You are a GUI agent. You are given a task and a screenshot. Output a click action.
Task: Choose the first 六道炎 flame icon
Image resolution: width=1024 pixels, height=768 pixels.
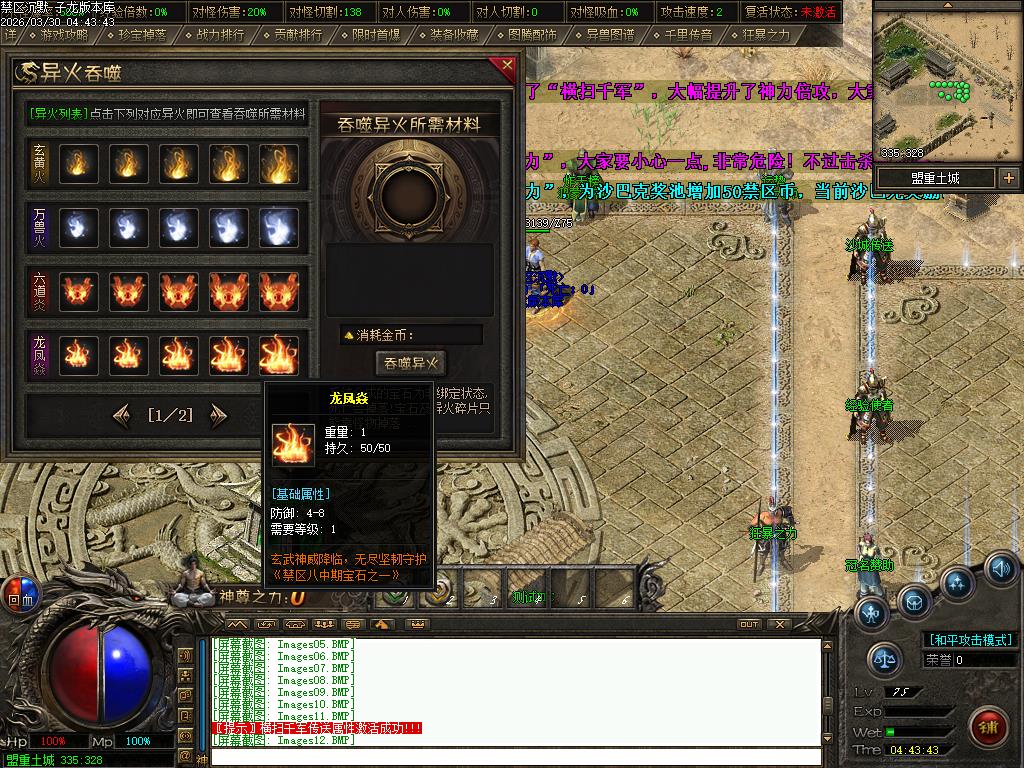pyautogui.click(x=79, y=291)
